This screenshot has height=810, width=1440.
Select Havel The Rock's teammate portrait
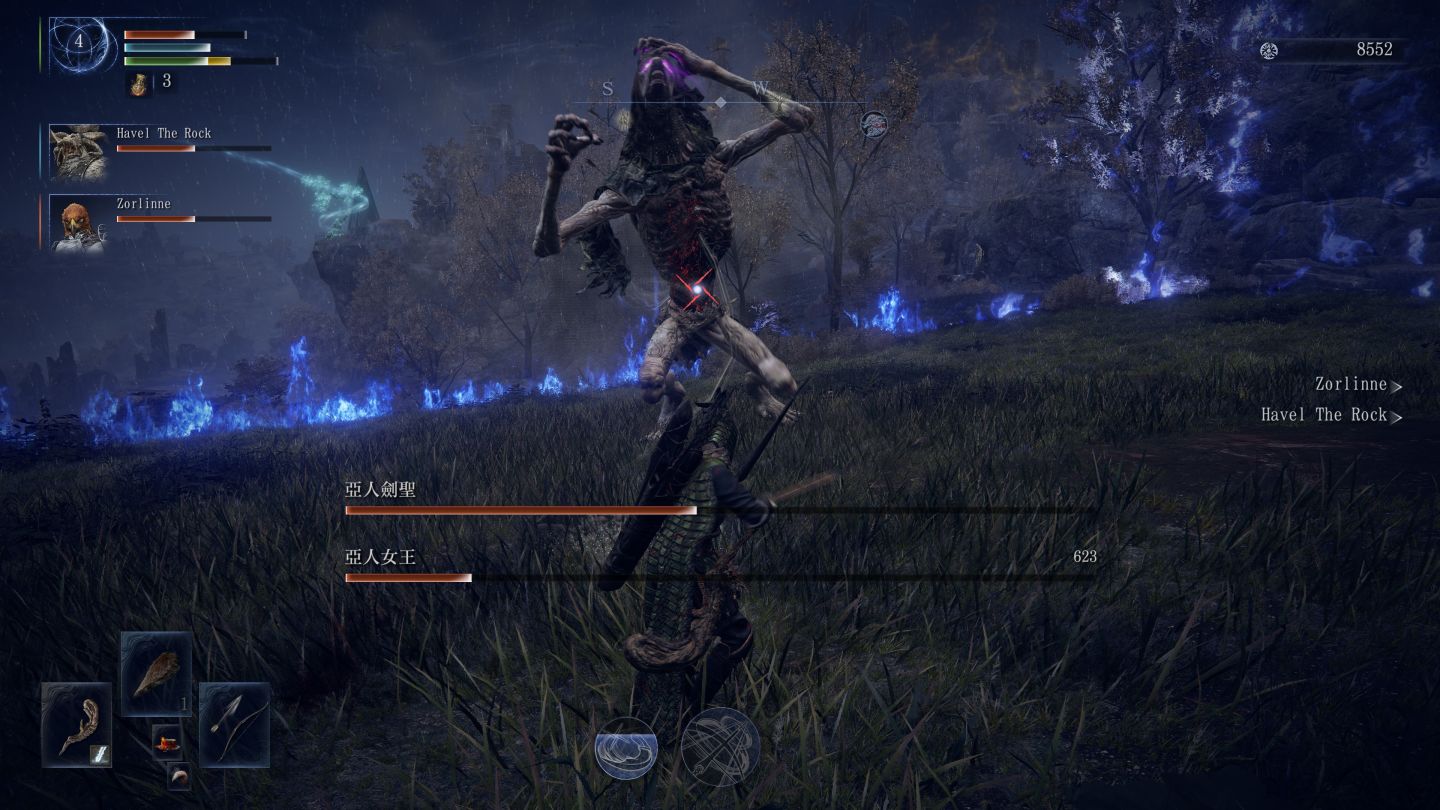pos(78,150)
